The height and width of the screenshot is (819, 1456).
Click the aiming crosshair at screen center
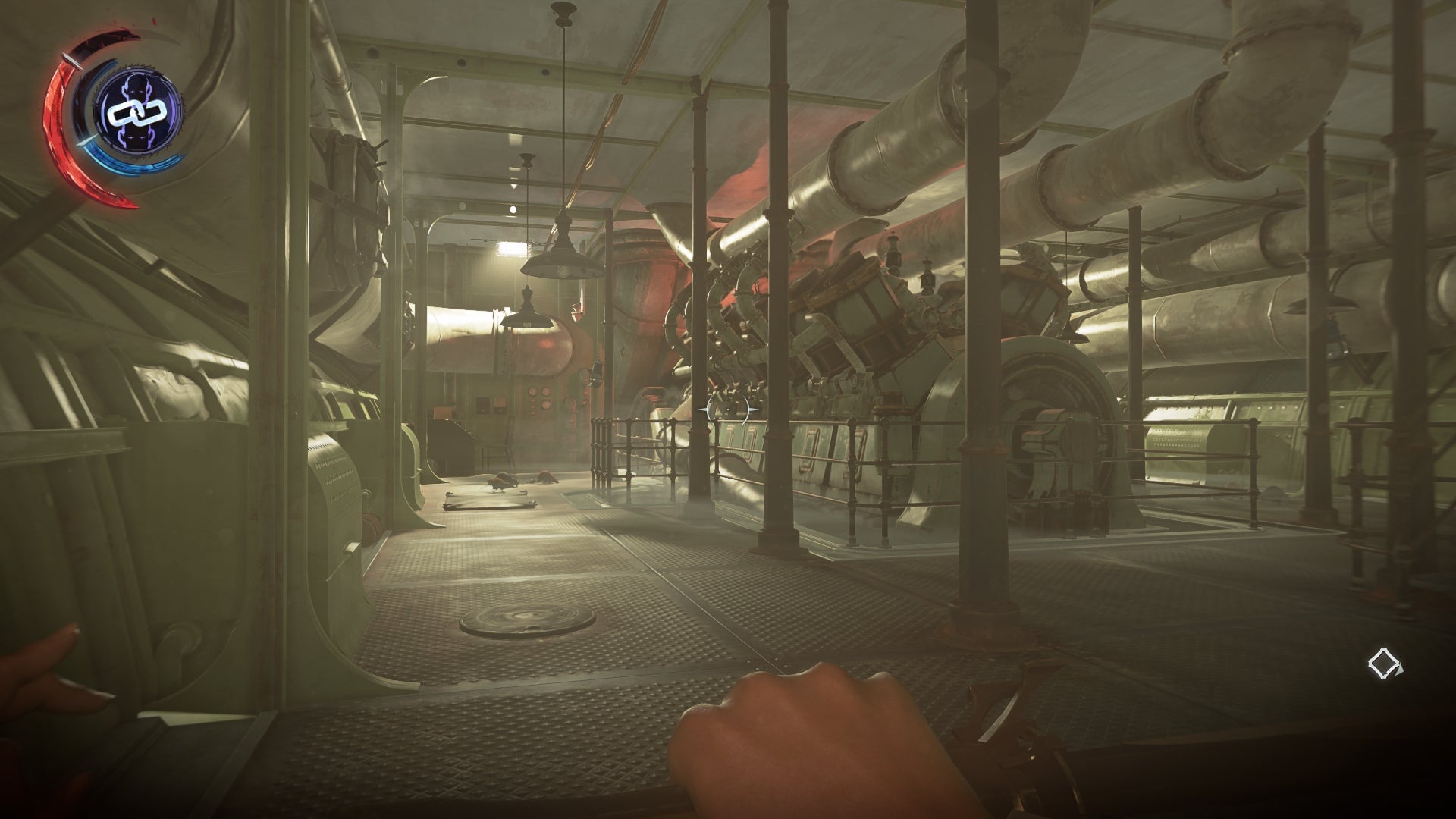(728, 409)
